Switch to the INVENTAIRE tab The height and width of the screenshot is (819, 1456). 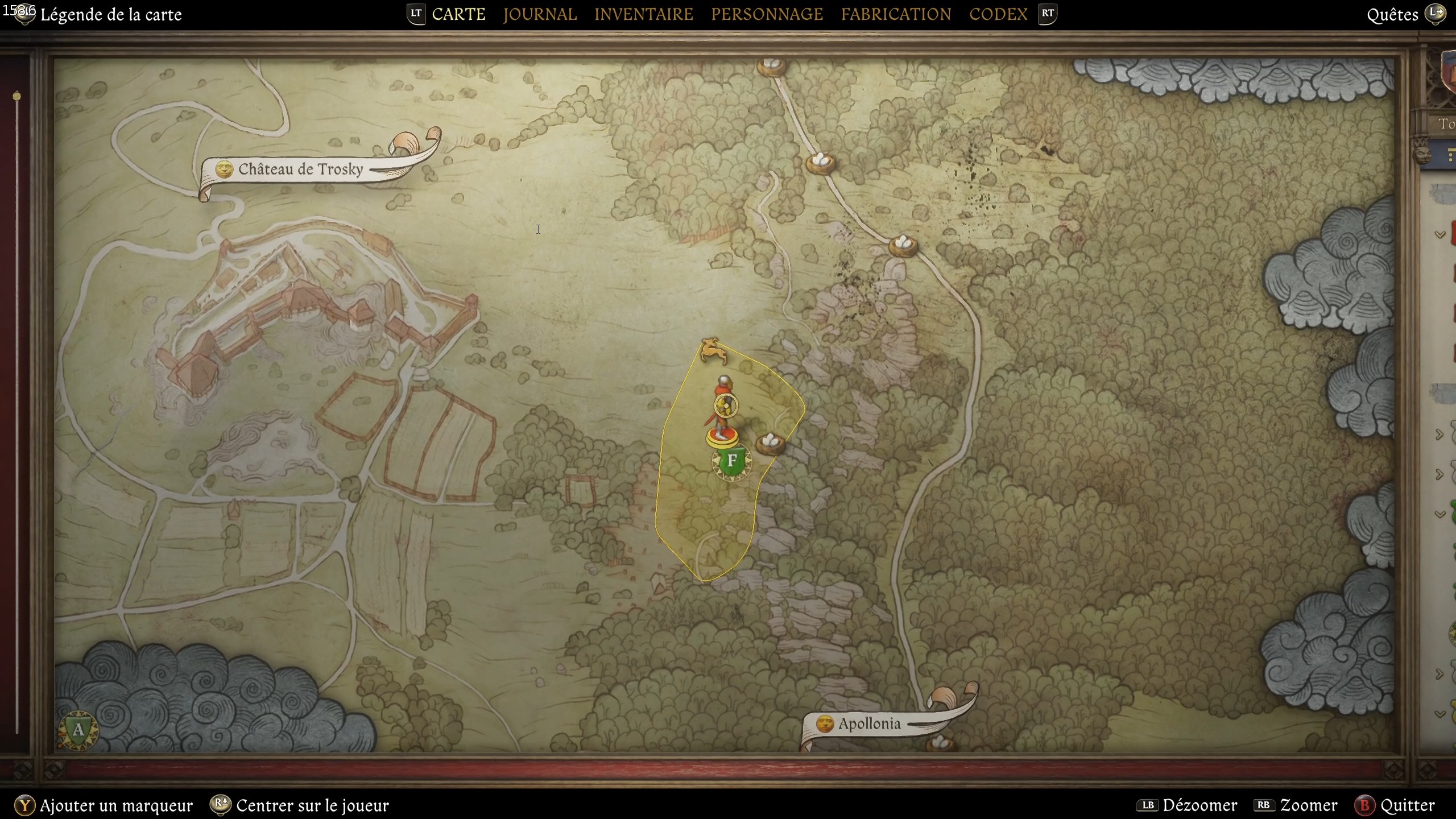tap(643, 14)
